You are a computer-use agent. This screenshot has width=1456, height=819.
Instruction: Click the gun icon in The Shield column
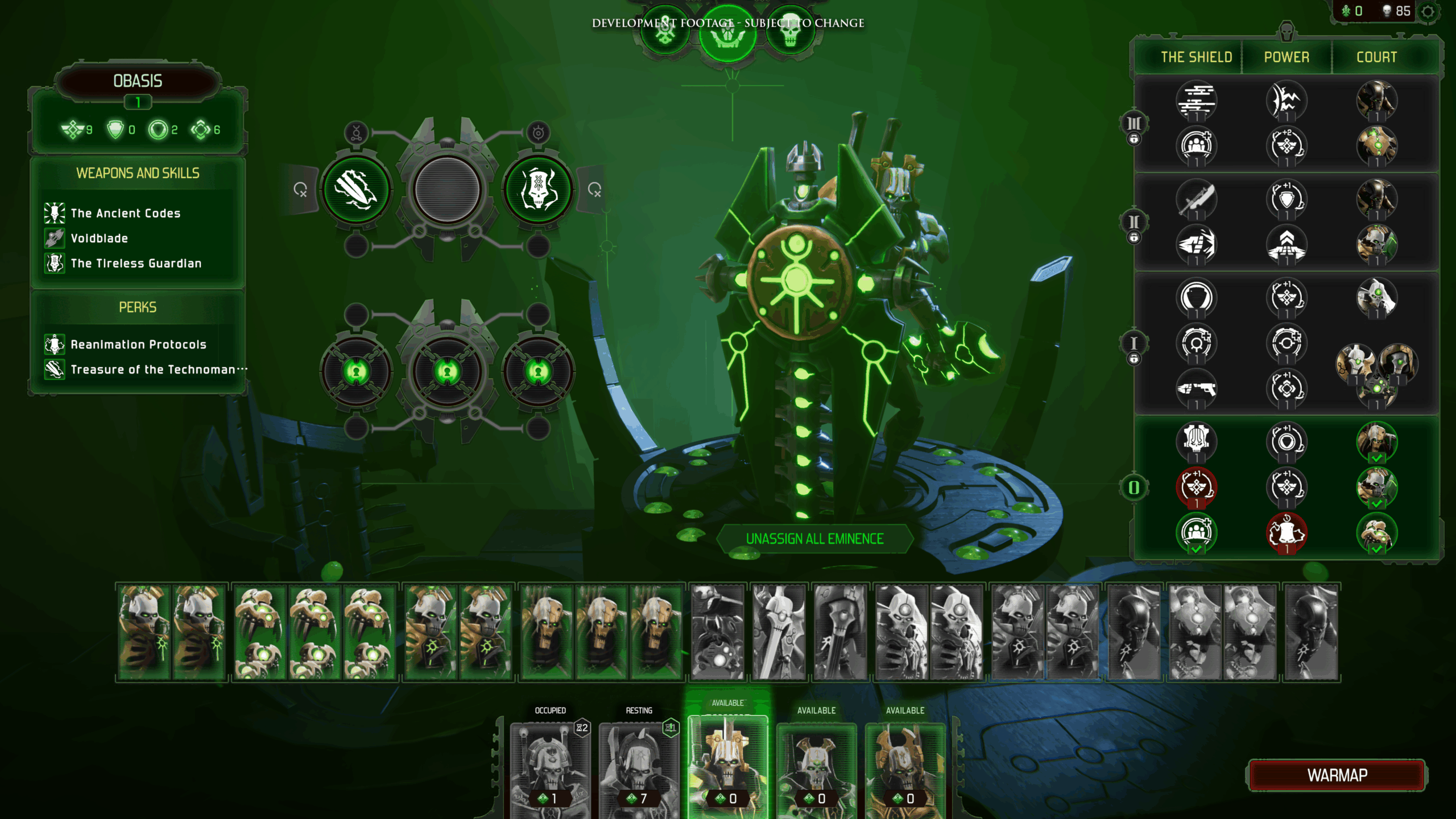pyautogui.click(x=1196, y=389)
